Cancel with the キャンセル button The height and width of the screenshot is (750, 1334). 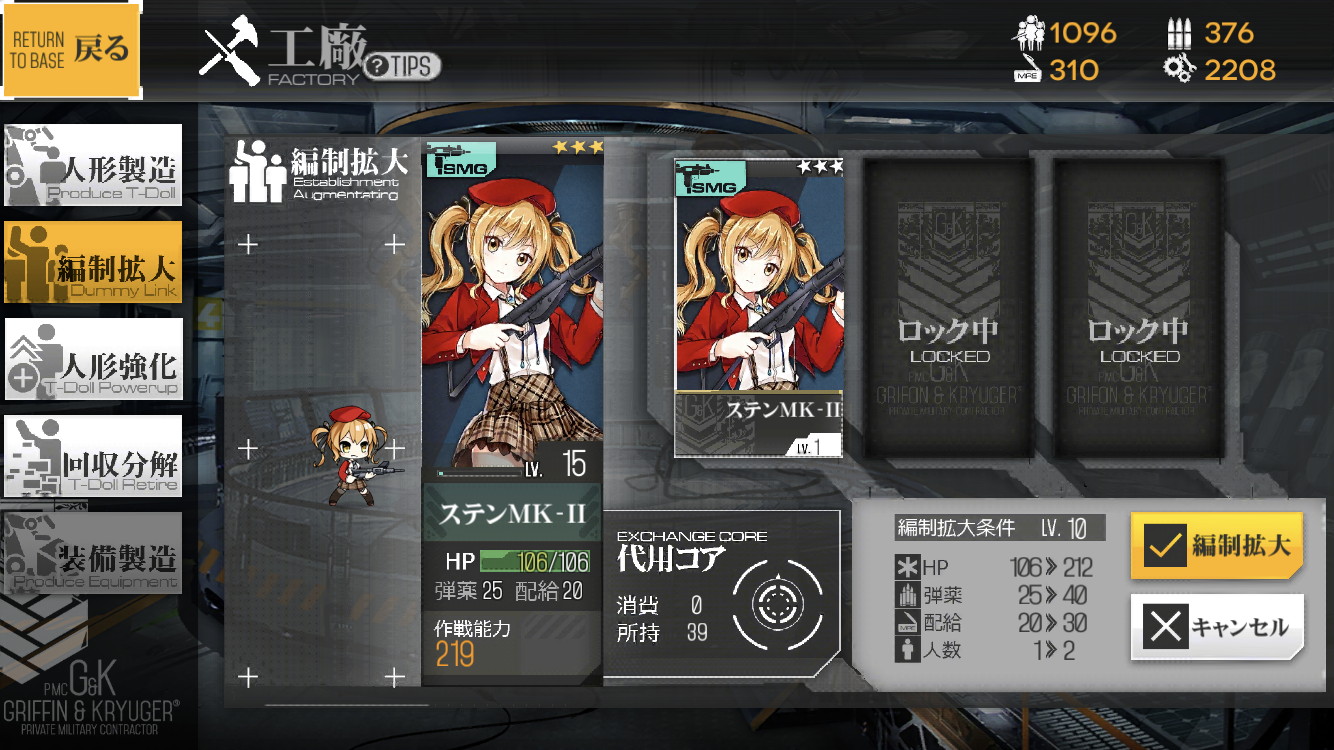pos(1216,627)
